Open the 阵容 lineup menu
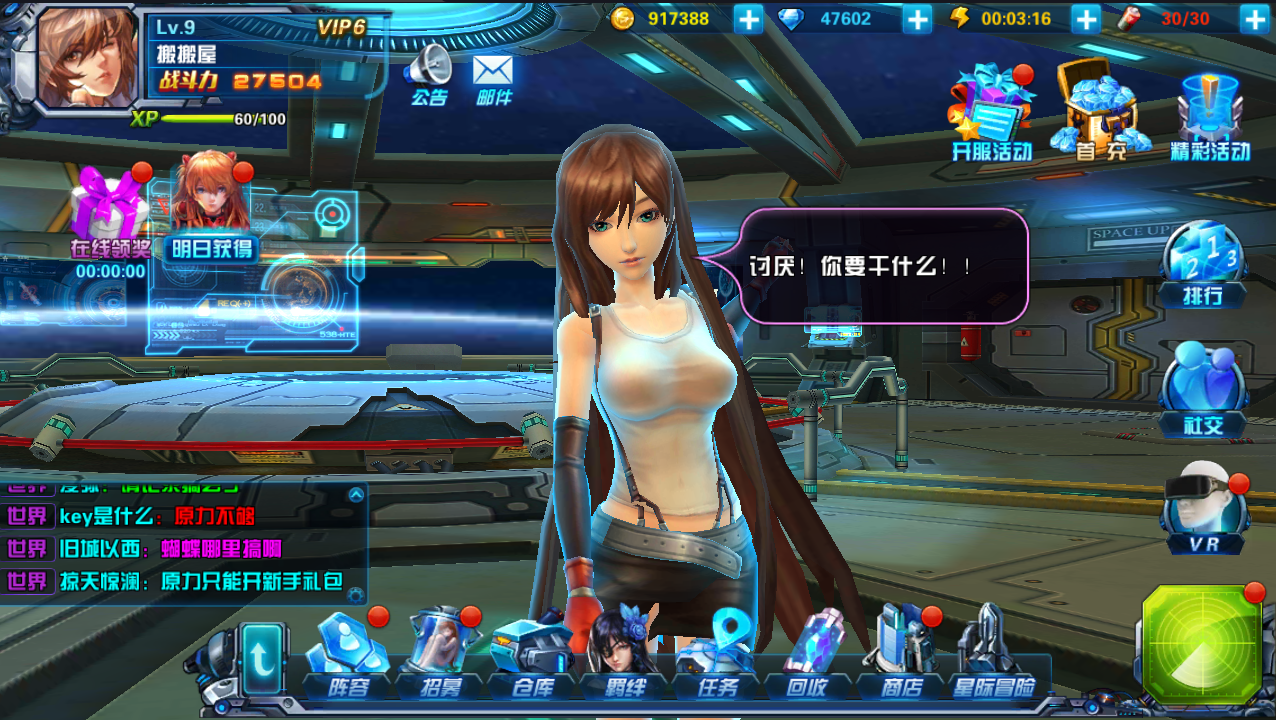Image resolution: width=1276 pixels, height=720 pixels. coord(348,655)
